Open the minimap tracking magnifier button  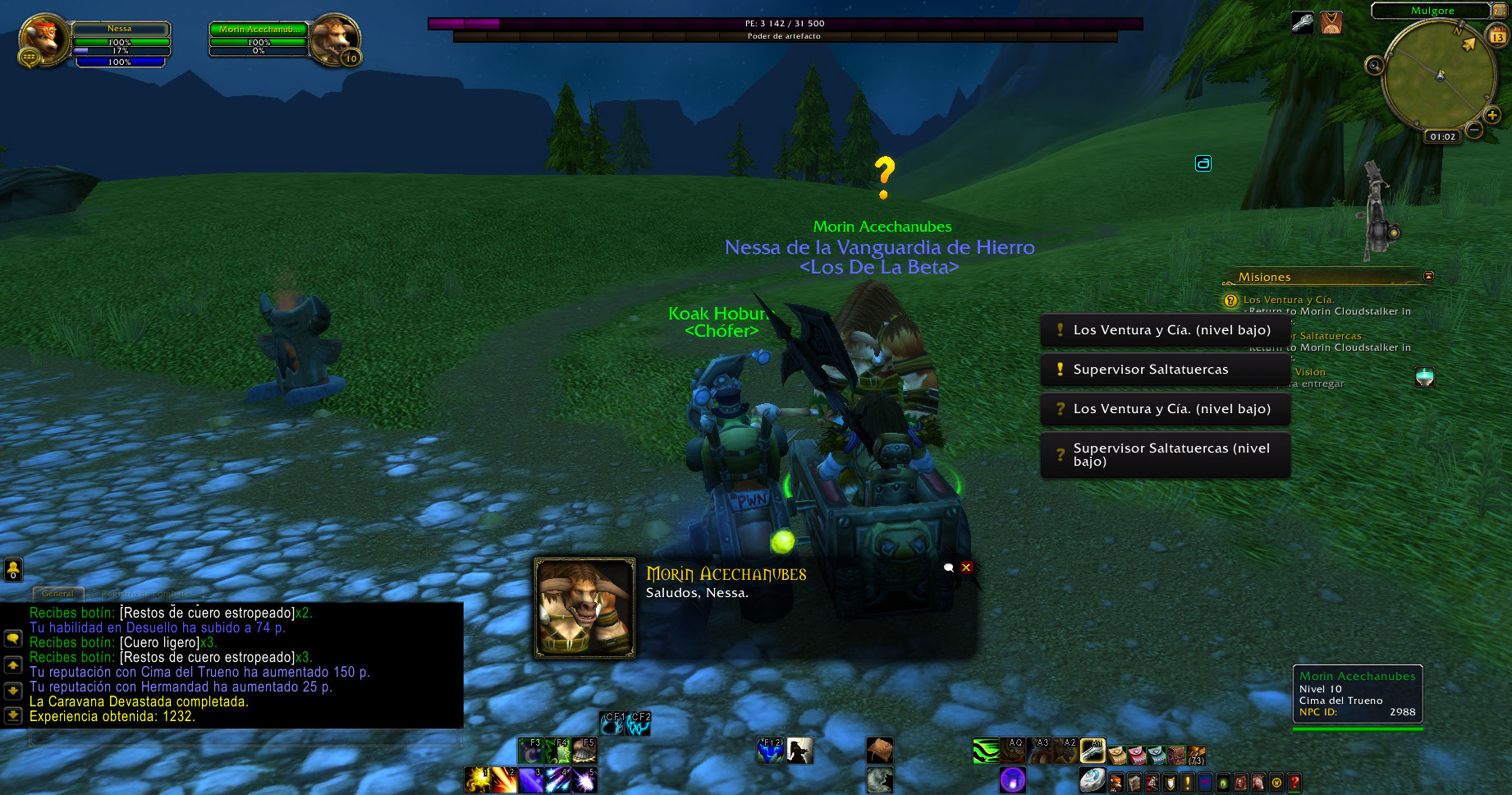tap(1374, 66)
